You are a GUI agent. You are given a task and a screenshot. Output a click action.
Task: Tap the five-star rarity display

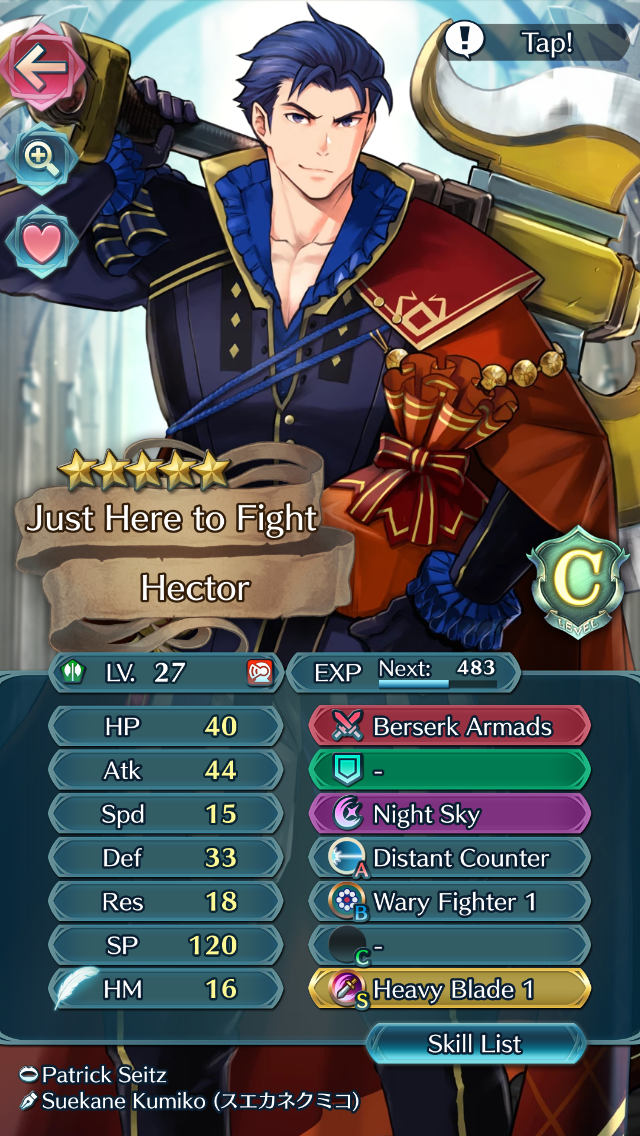[143, 467]
